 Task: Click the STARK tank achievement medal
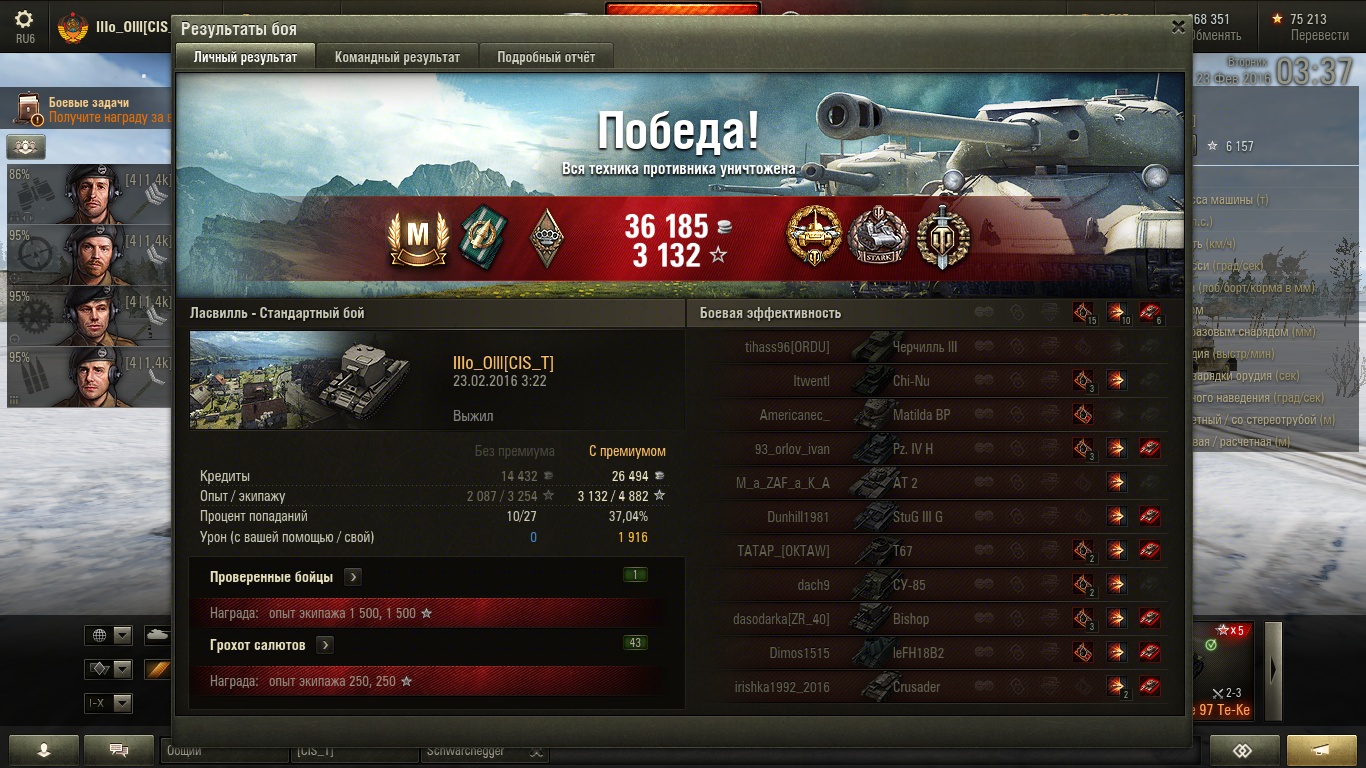pos(877,237)
